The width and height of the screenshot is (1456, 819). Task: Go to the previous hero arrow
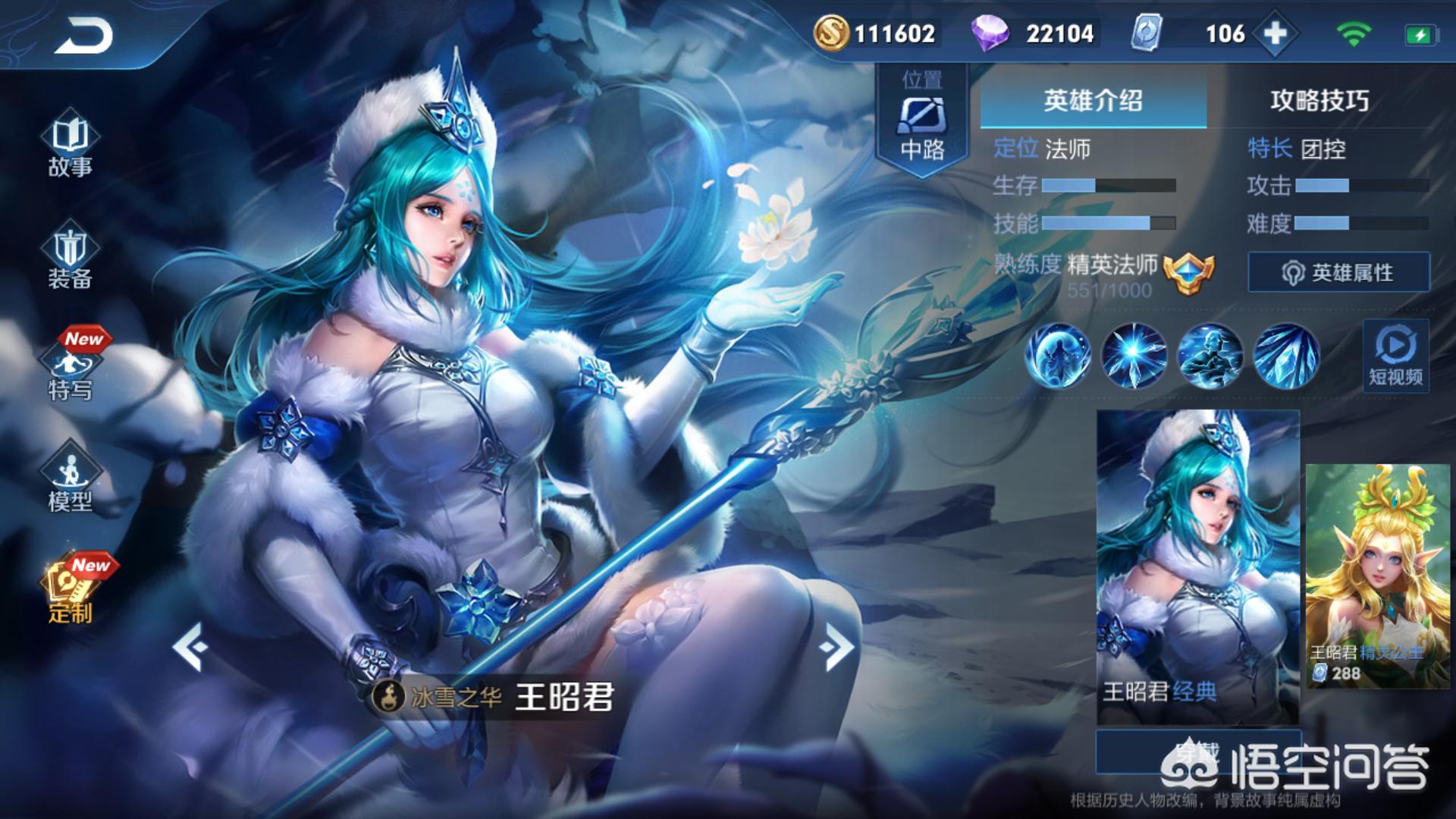click(190, 647)
